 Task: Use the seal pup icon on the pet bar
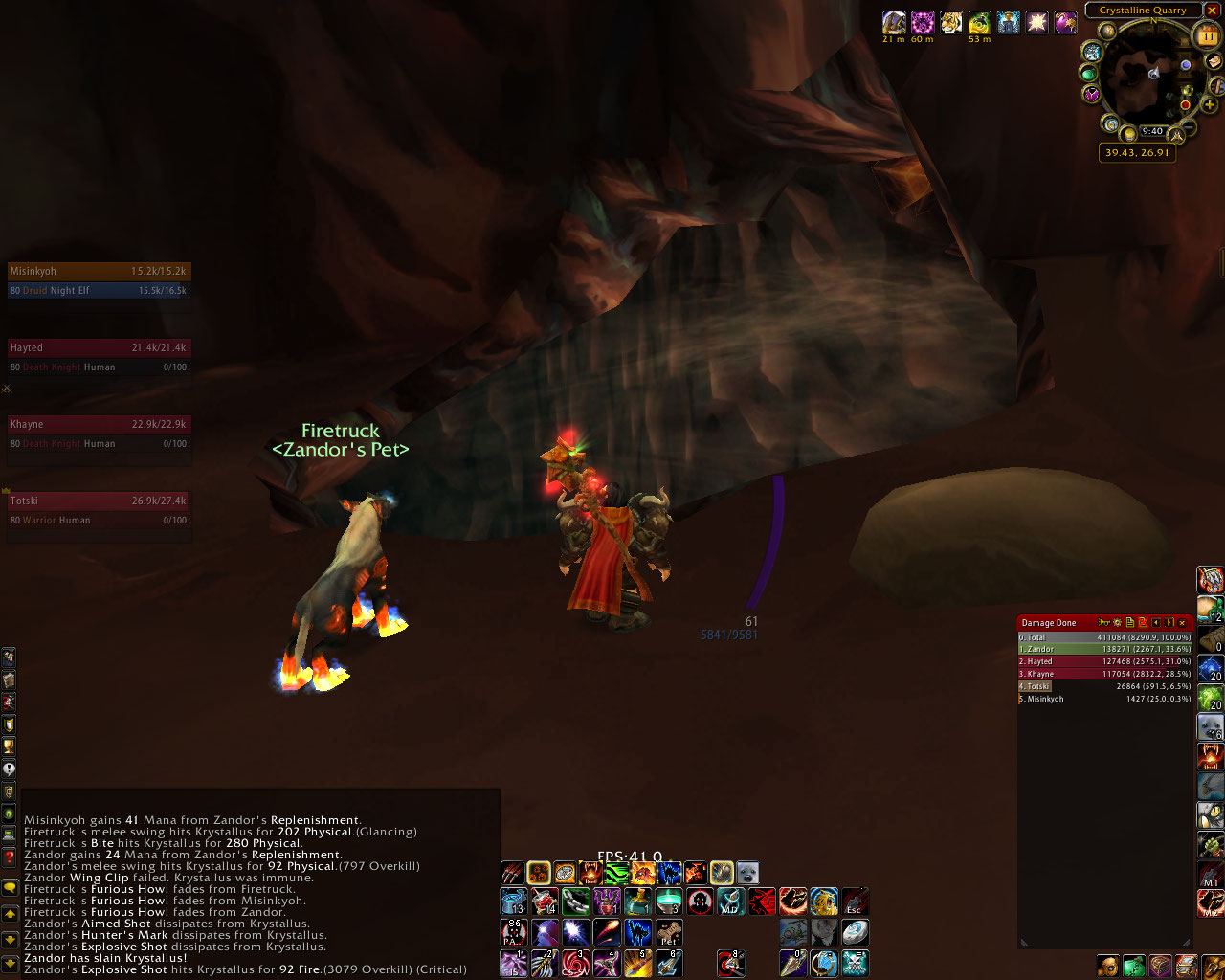point(747,873)
